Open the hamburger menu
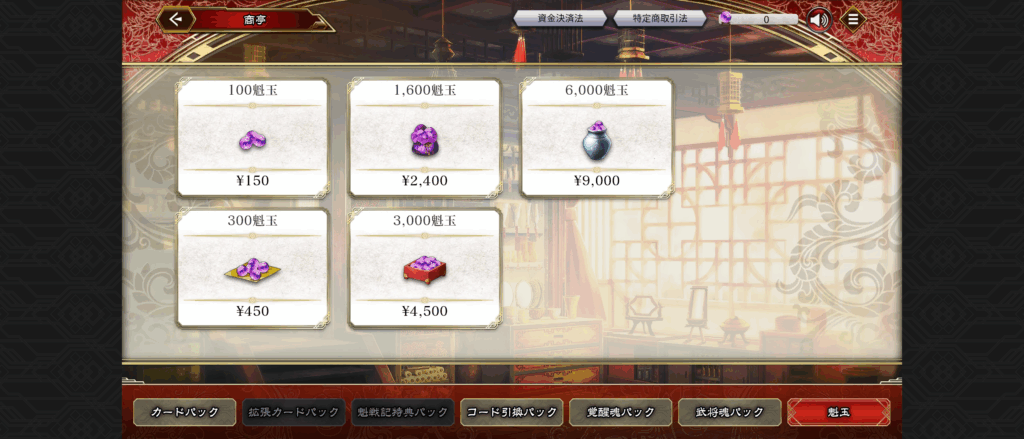The height and width of the screenshot is (439, 1024). click(x=852, y=19)
